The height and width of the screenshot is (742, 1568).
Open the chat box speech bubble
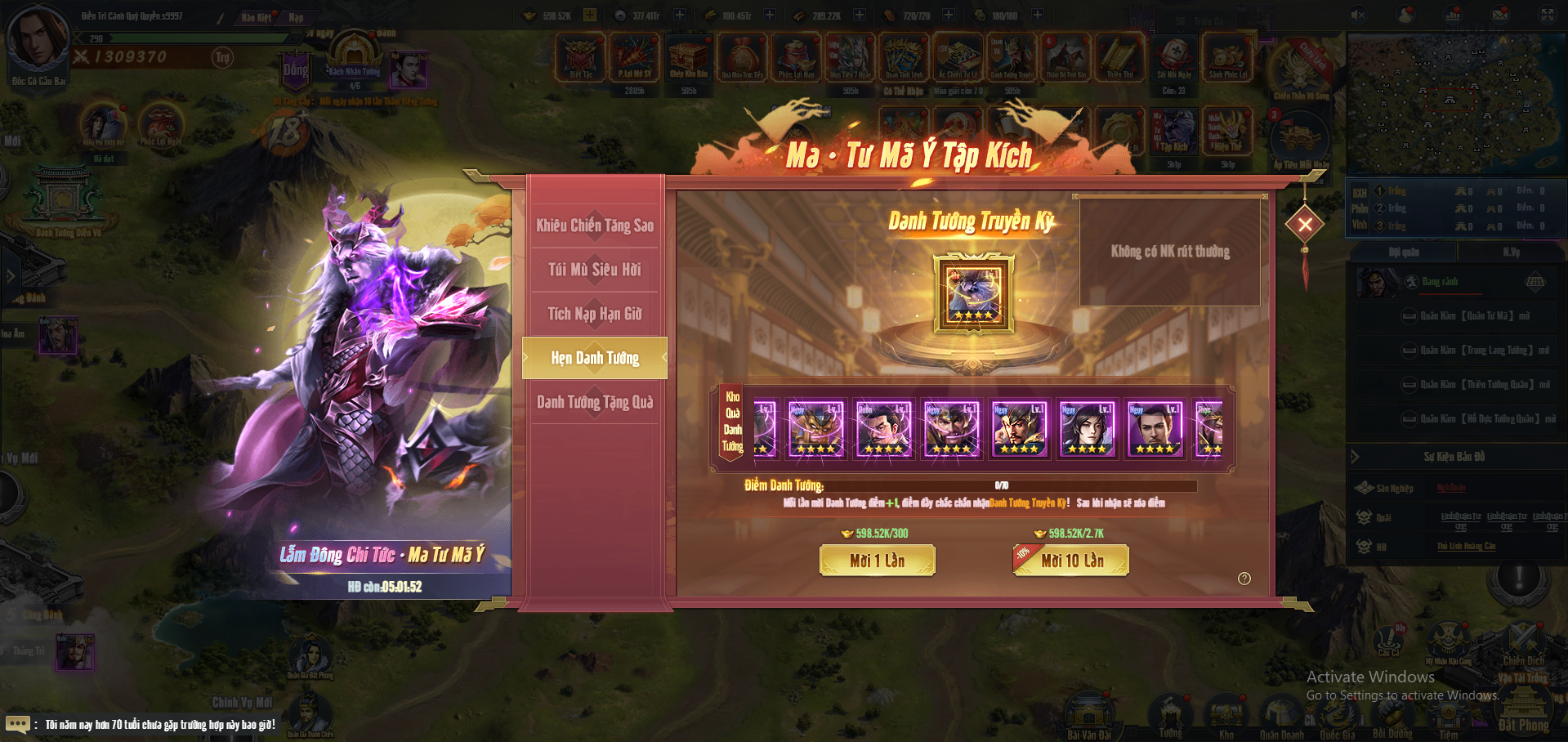tap(17, 724)
